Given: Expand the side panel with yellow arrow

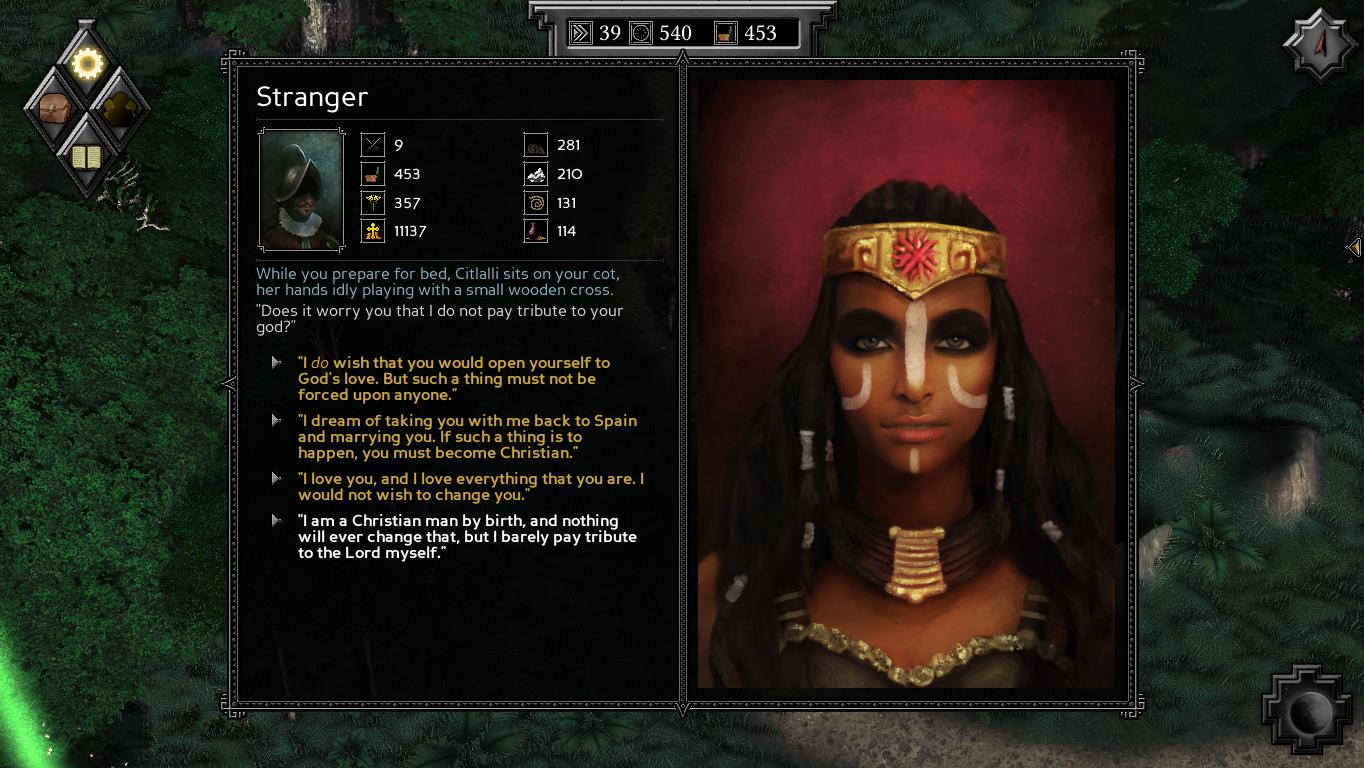Looking at the screenshot, I should (1353, 247).
